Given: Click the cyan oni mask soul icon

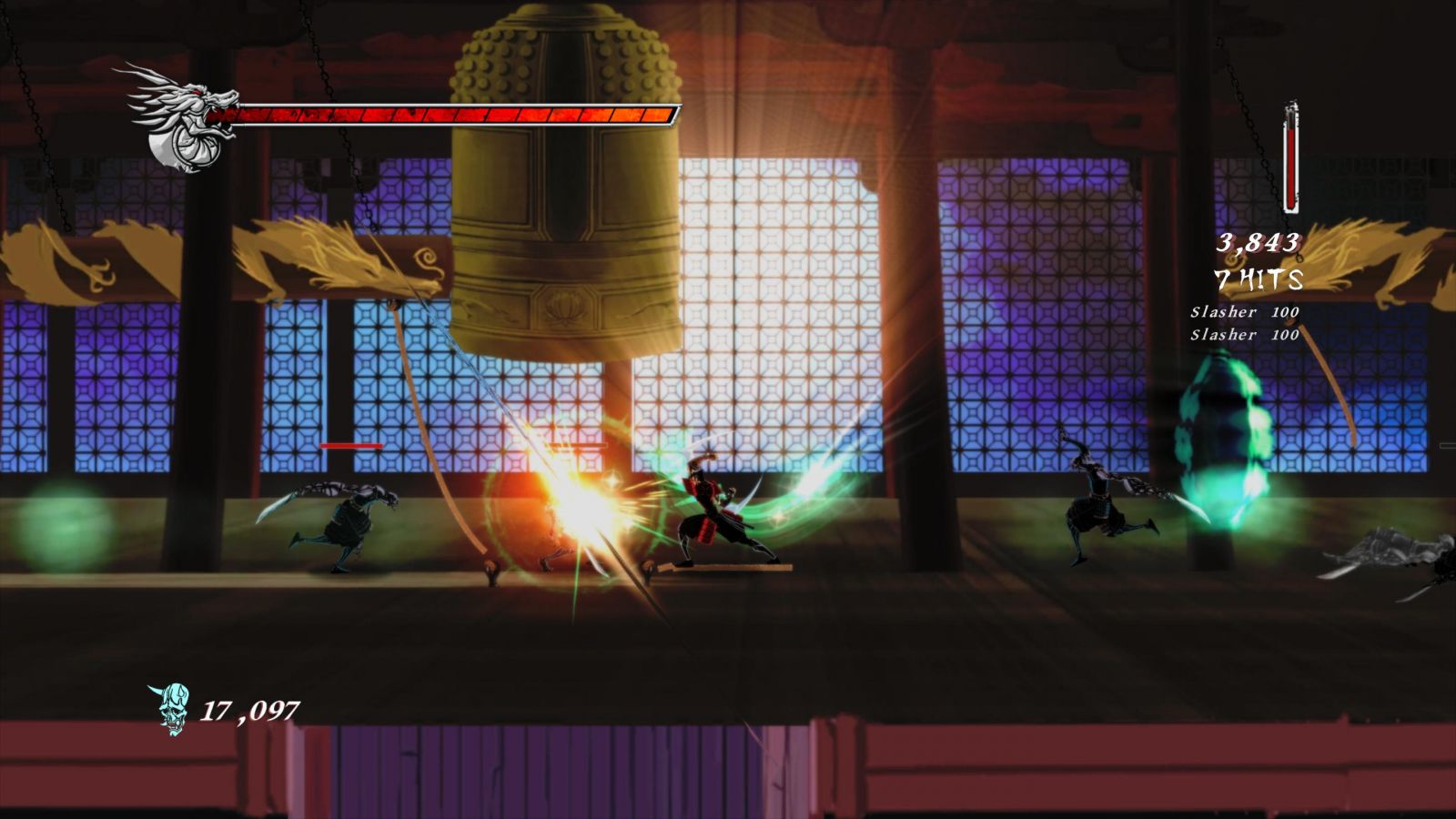Looking at the screenshot, I should coord(170,709).
